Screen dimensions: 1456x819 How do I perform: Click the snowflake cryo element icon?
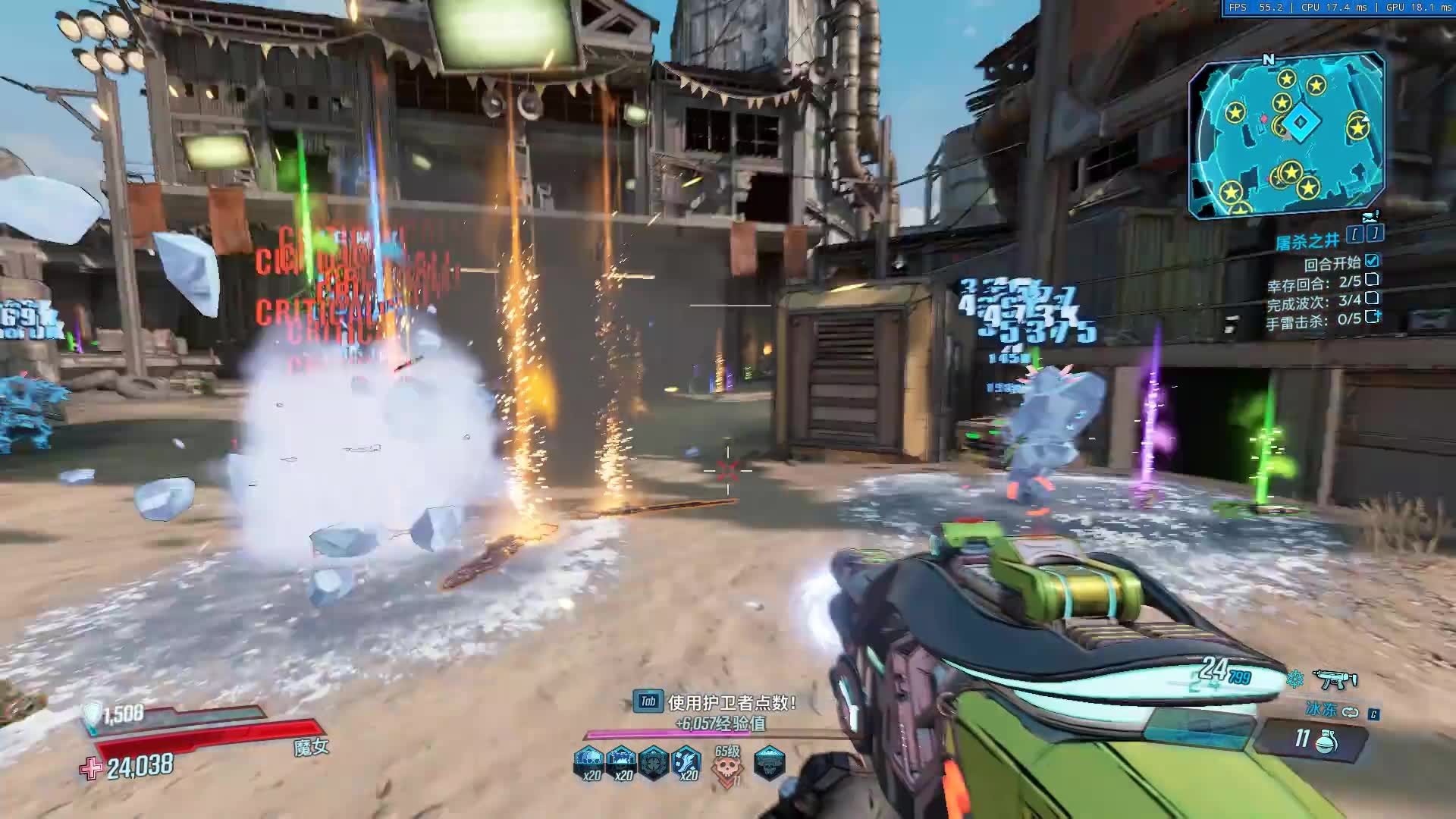tap(1294, 679)
